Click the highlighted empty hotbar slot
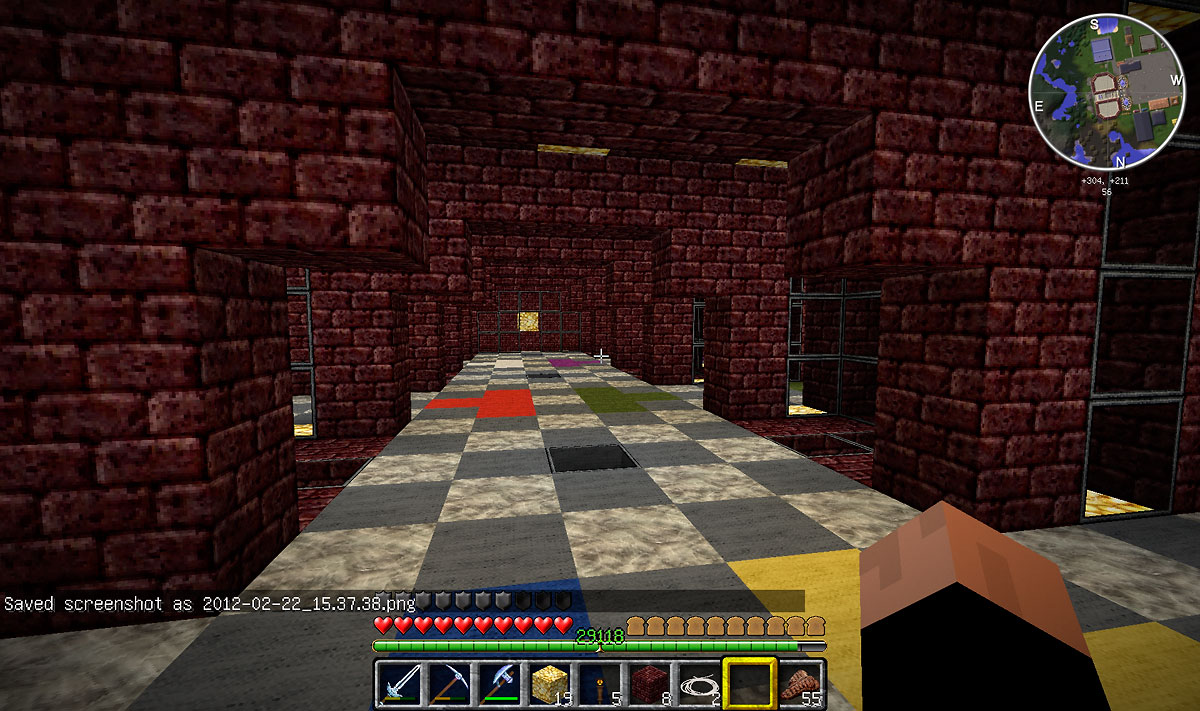Screen dimensions: 1200x711 pyautogui.click(x=749, y=684)
